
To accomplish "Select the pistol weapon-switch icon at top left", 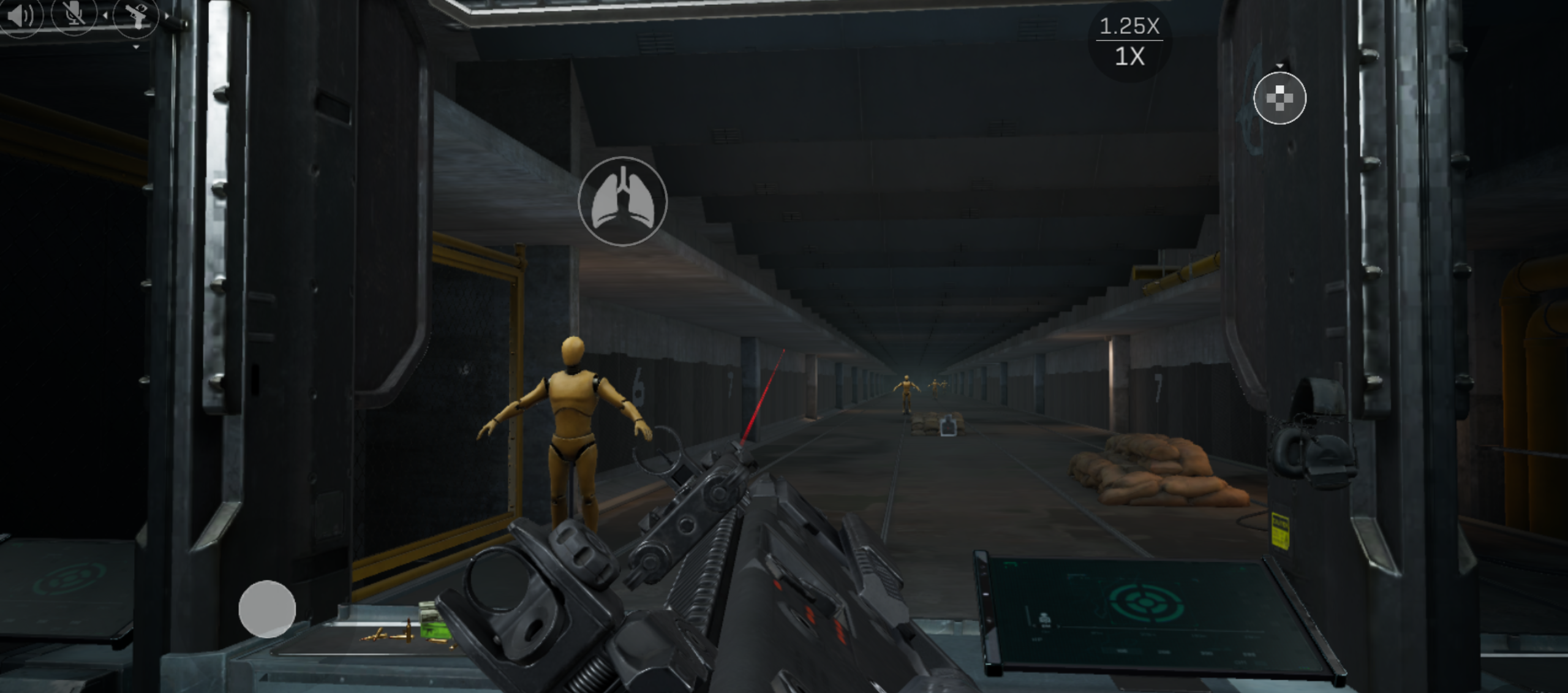I will click(x=137, y=17).
